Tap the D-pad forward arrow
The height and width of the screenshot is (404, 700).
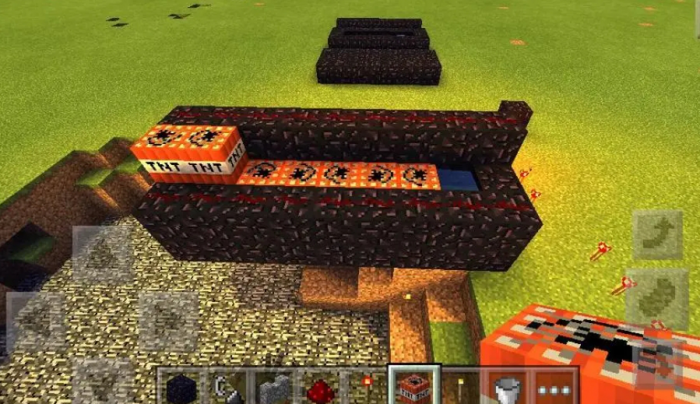click(x=100, y=255)
